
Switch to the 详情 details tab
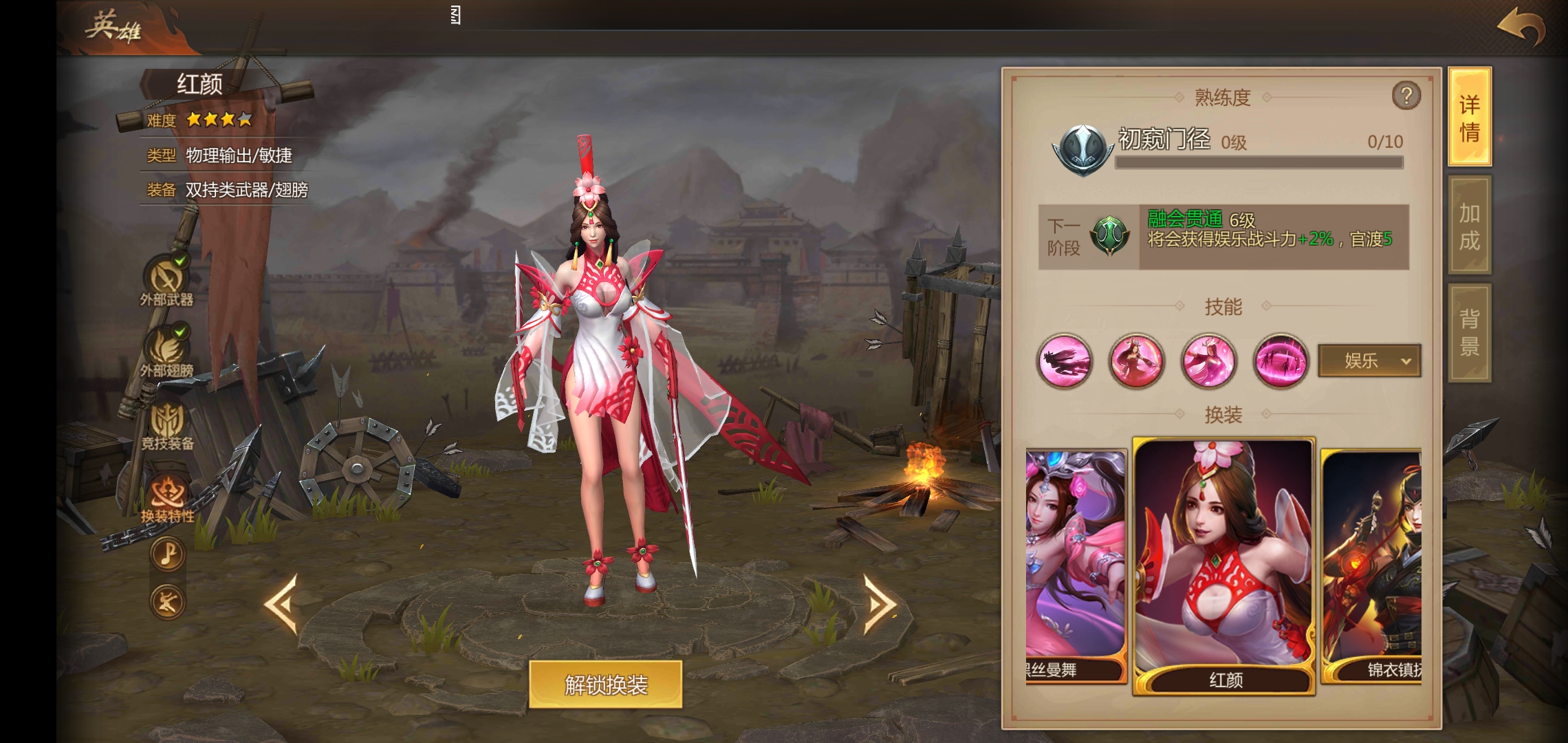[x=1470, y=117]
